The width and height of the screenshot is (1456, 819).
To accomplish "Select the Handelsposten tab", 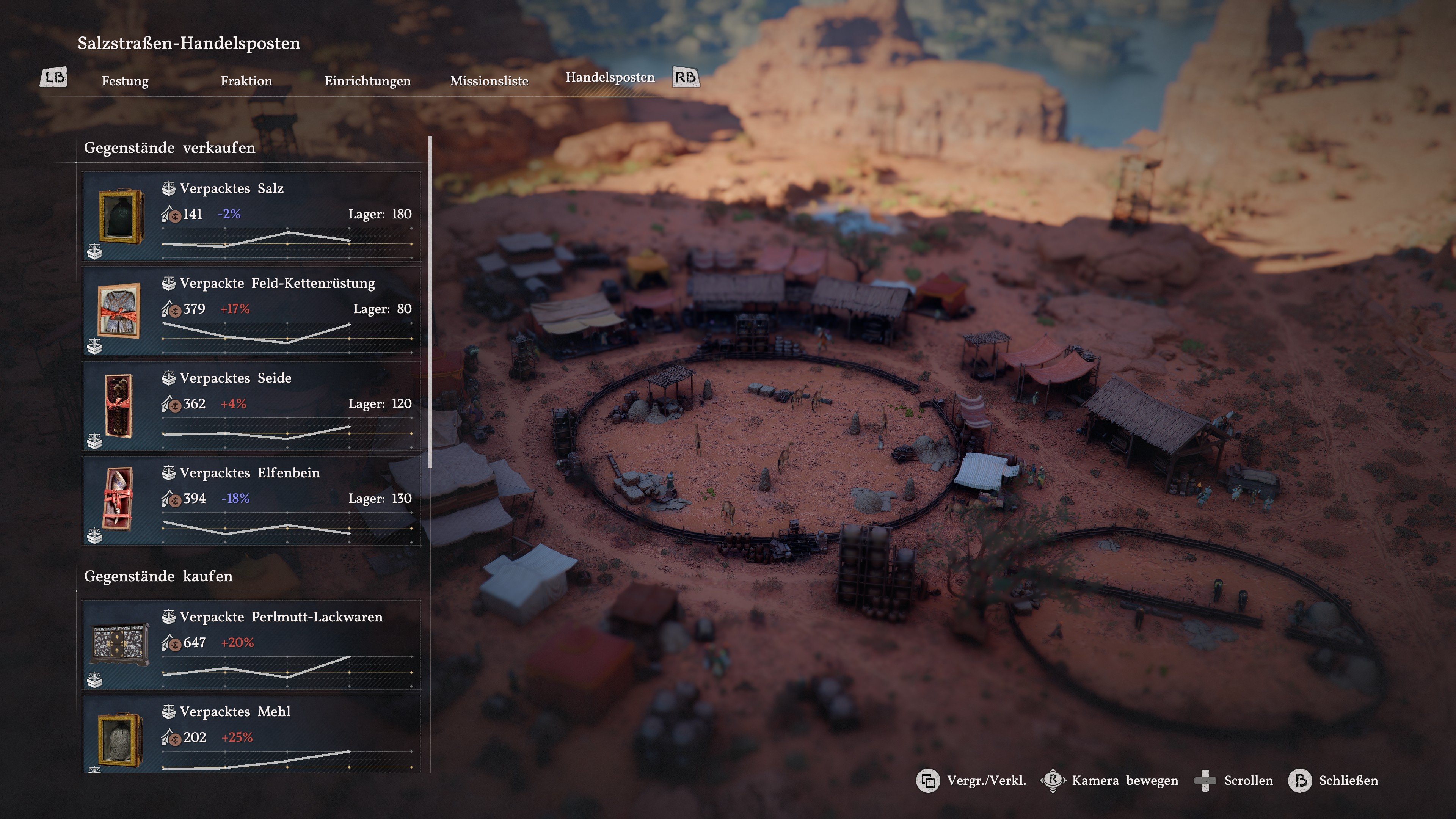I will (610, 77).
